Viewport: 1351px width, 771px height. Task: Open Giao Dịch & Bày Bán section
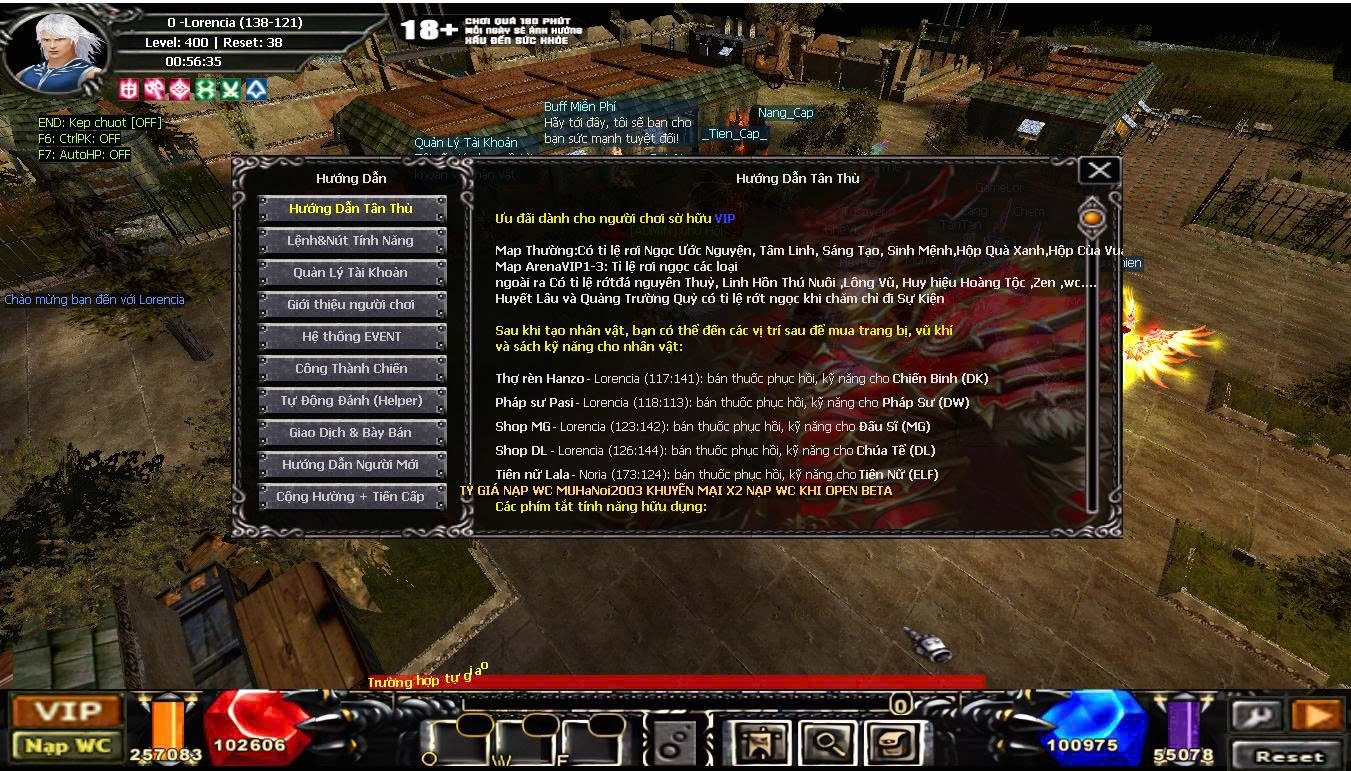(x=351, y=433)
